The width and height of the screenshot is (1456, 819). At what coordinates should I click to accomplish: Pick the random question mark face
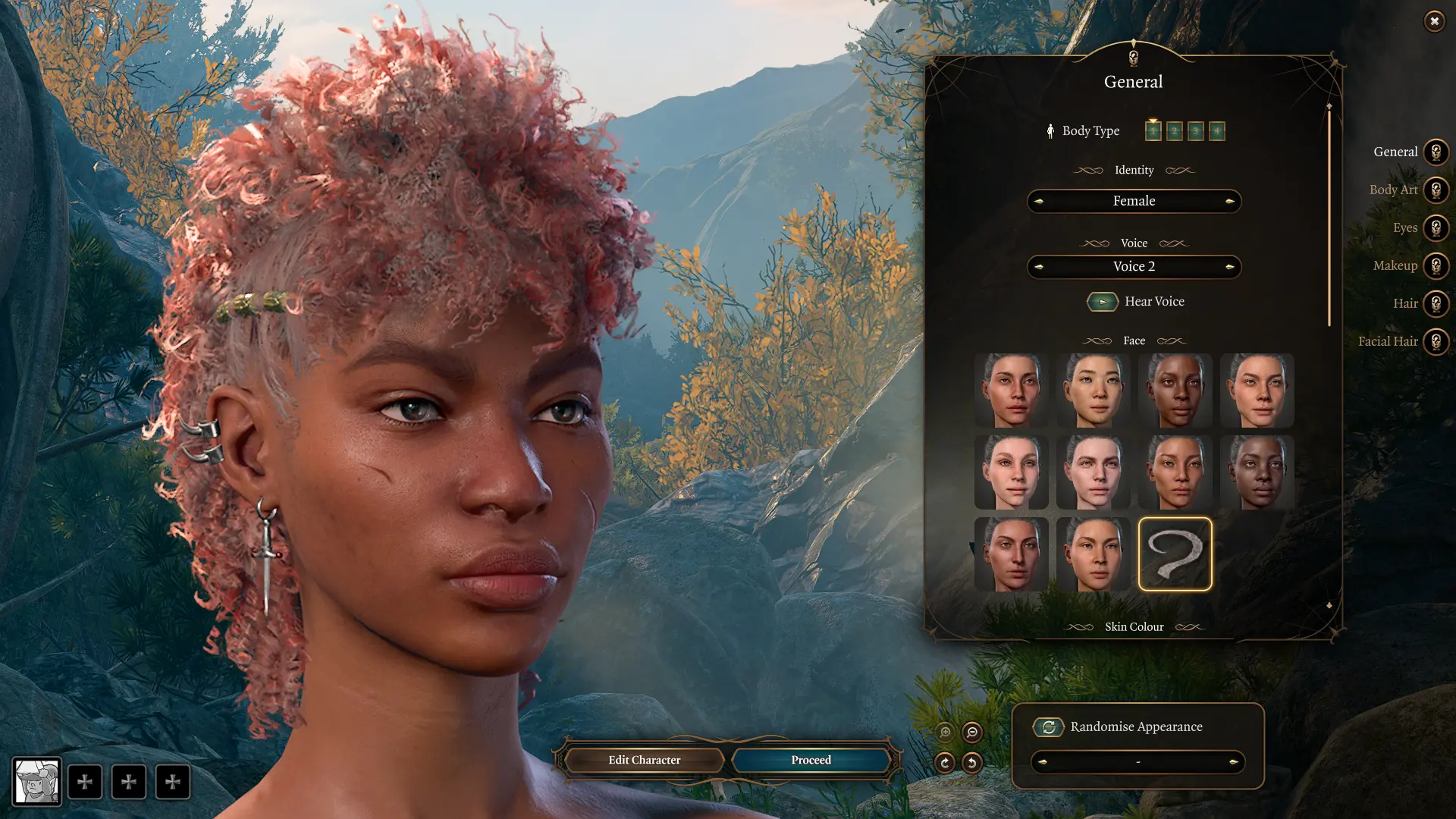(1175, 554)
